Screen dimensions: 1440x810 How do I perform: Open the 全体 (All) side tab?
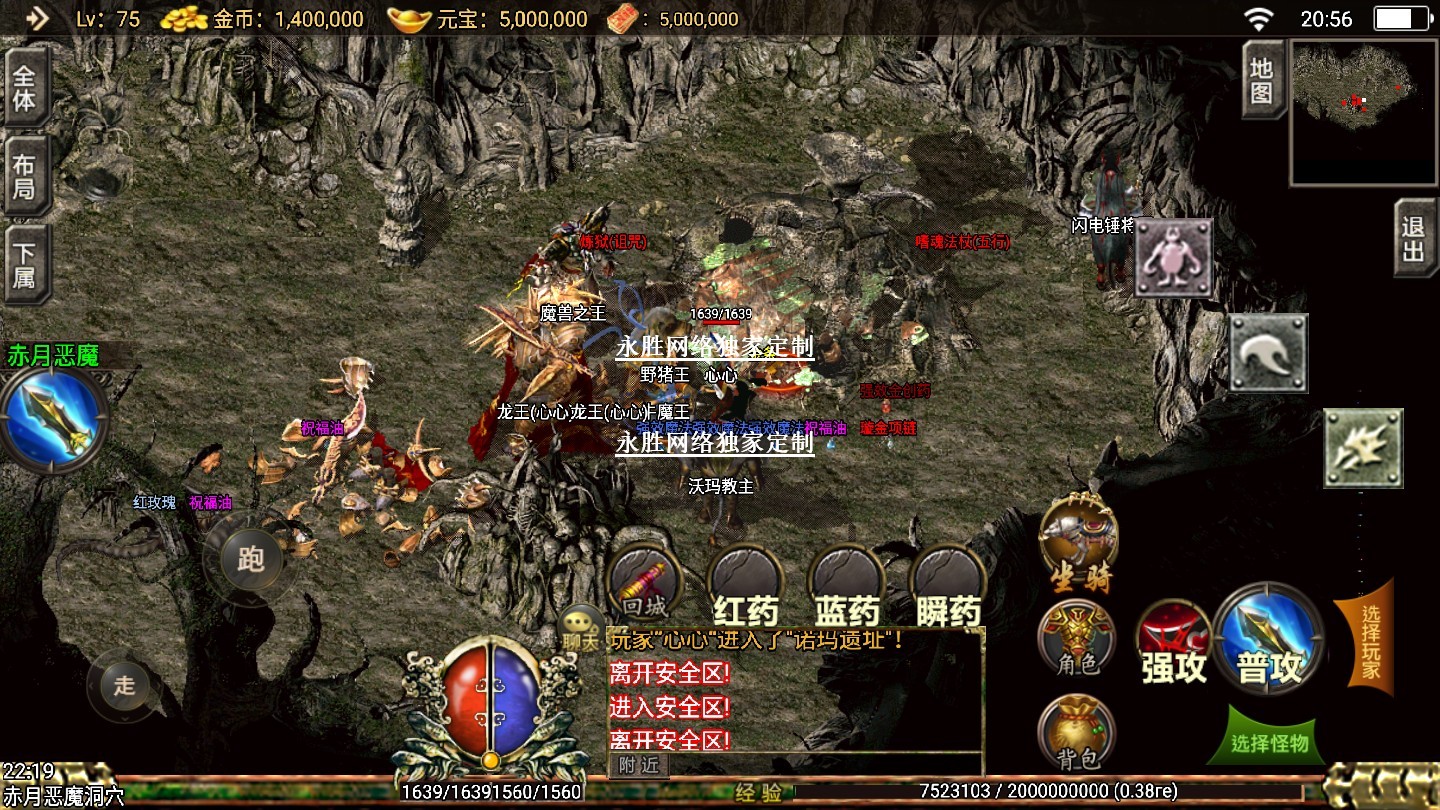25,87
